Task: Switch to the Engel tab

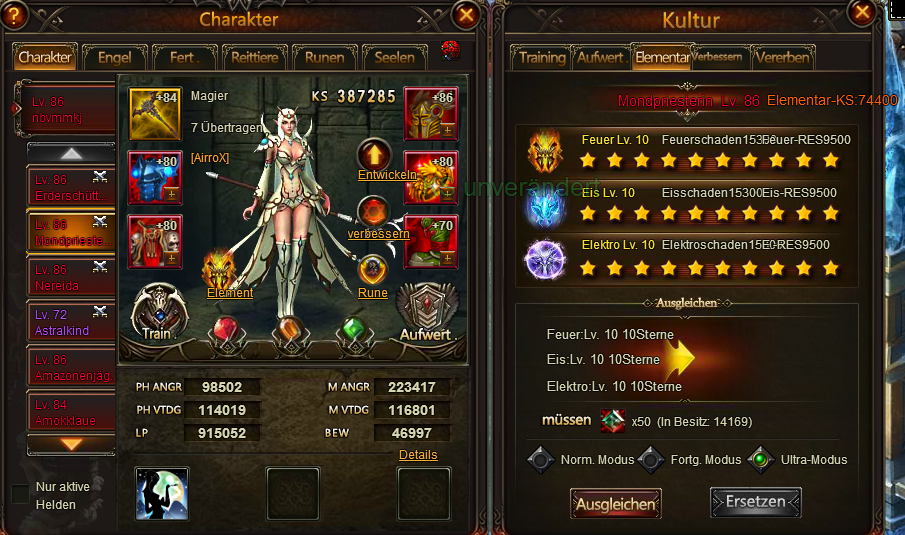Action: pos(114,57)
